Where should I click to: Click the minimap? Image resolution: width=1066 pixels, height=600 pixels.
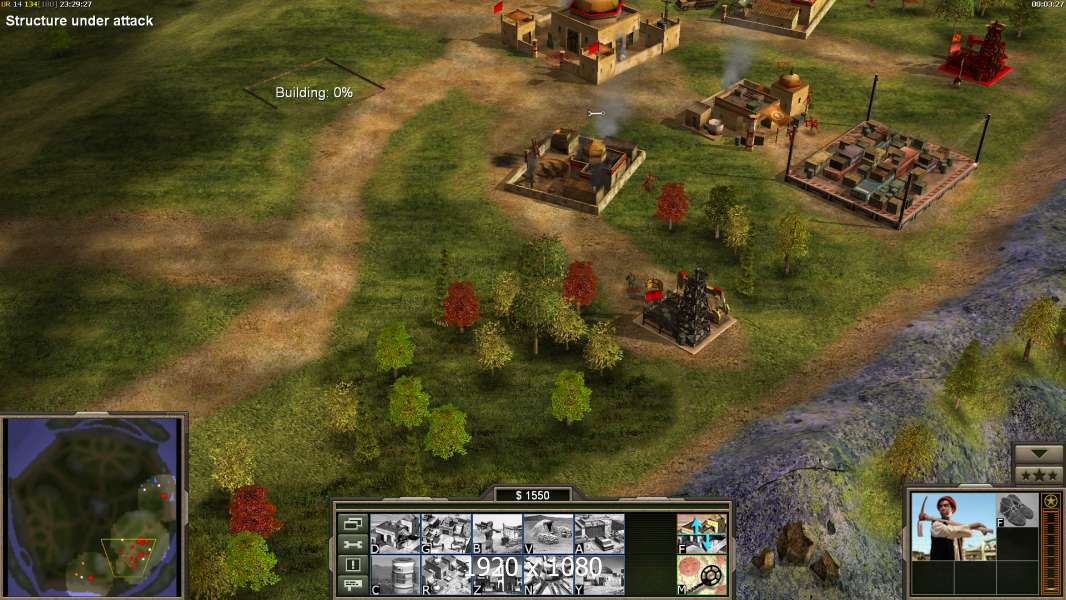(x=93, y=507)
